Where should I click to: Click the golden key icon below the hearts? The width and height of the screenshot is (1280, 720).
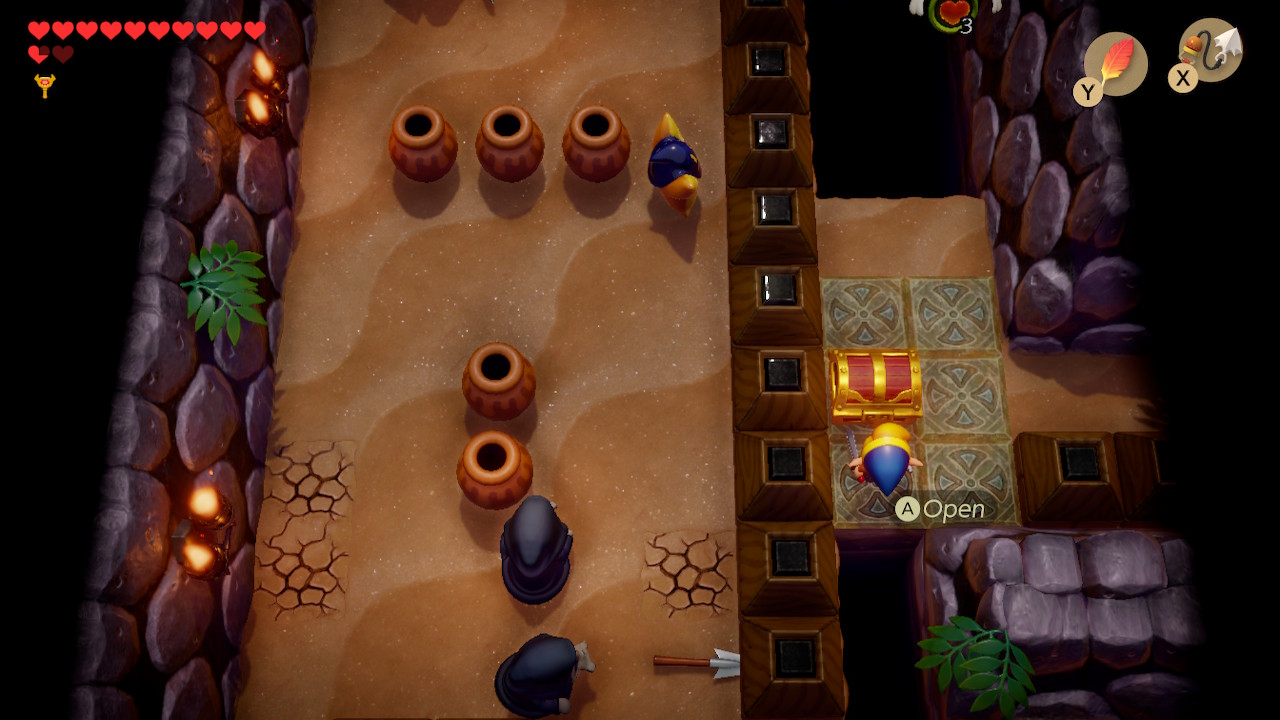coord(44,86)
